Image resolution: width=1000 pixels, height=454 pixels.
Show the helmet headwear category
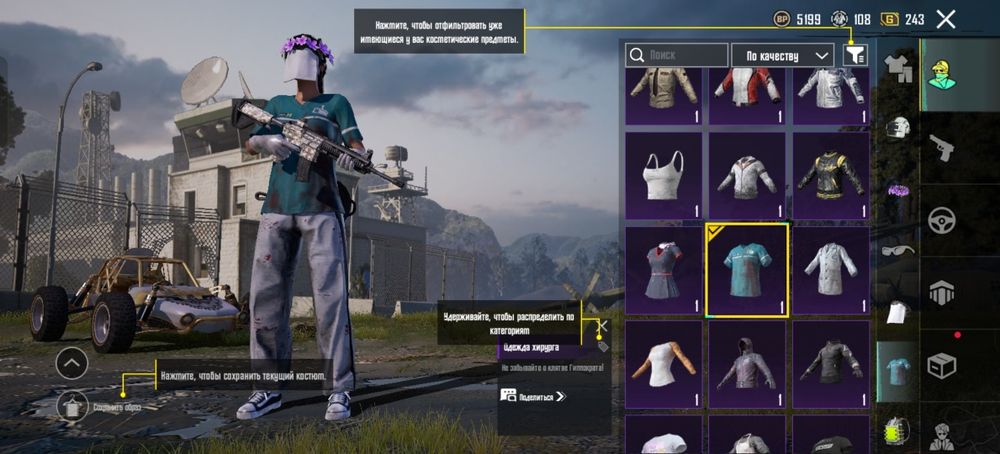click(x=898, y=127)
